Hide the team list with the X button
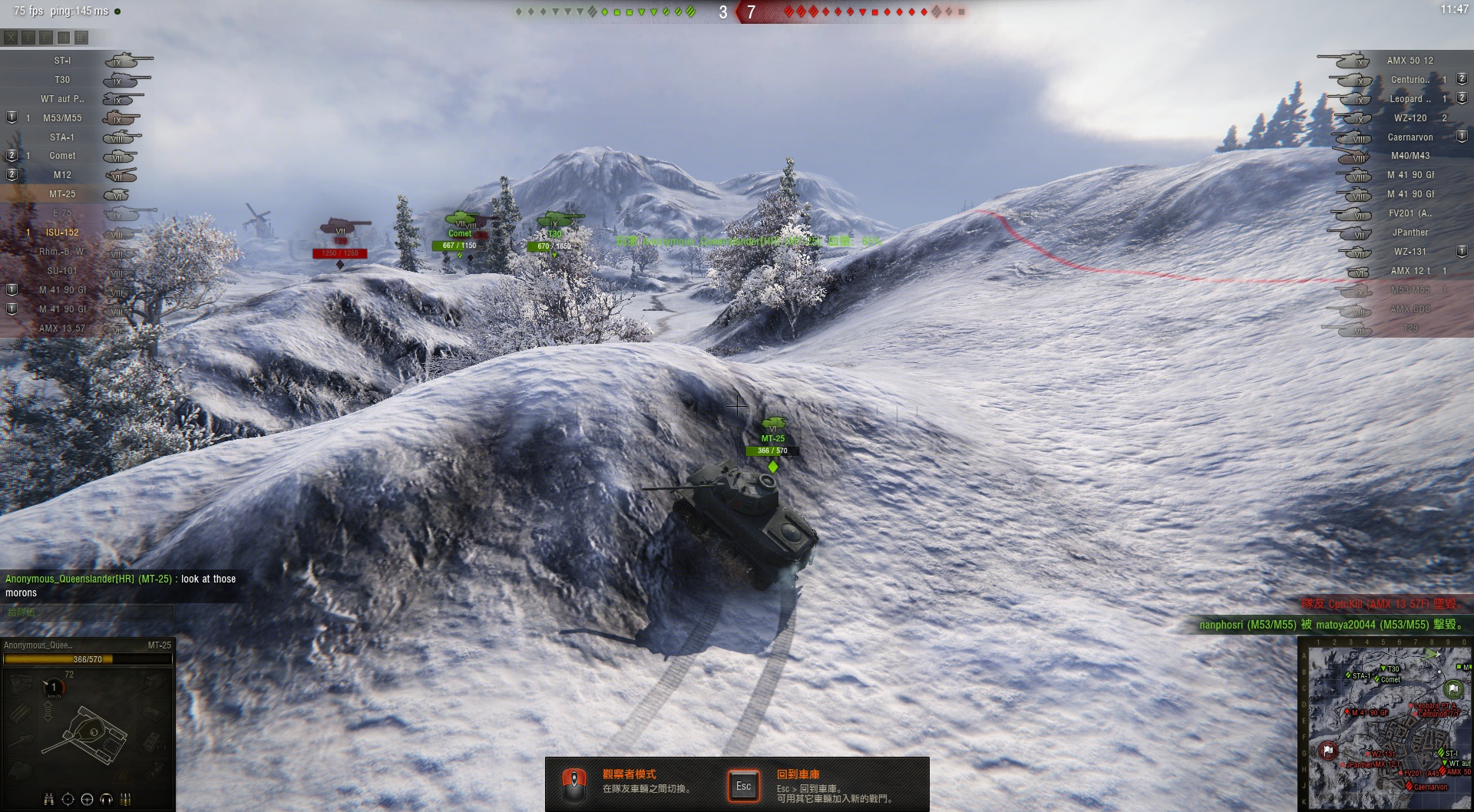The image size is (1474, 812). click(10, 37)
